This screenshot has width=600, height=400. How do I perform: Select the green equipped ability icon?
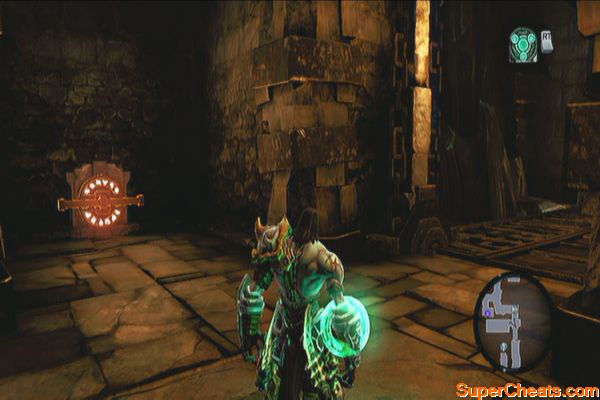click(x=522, y=44)
